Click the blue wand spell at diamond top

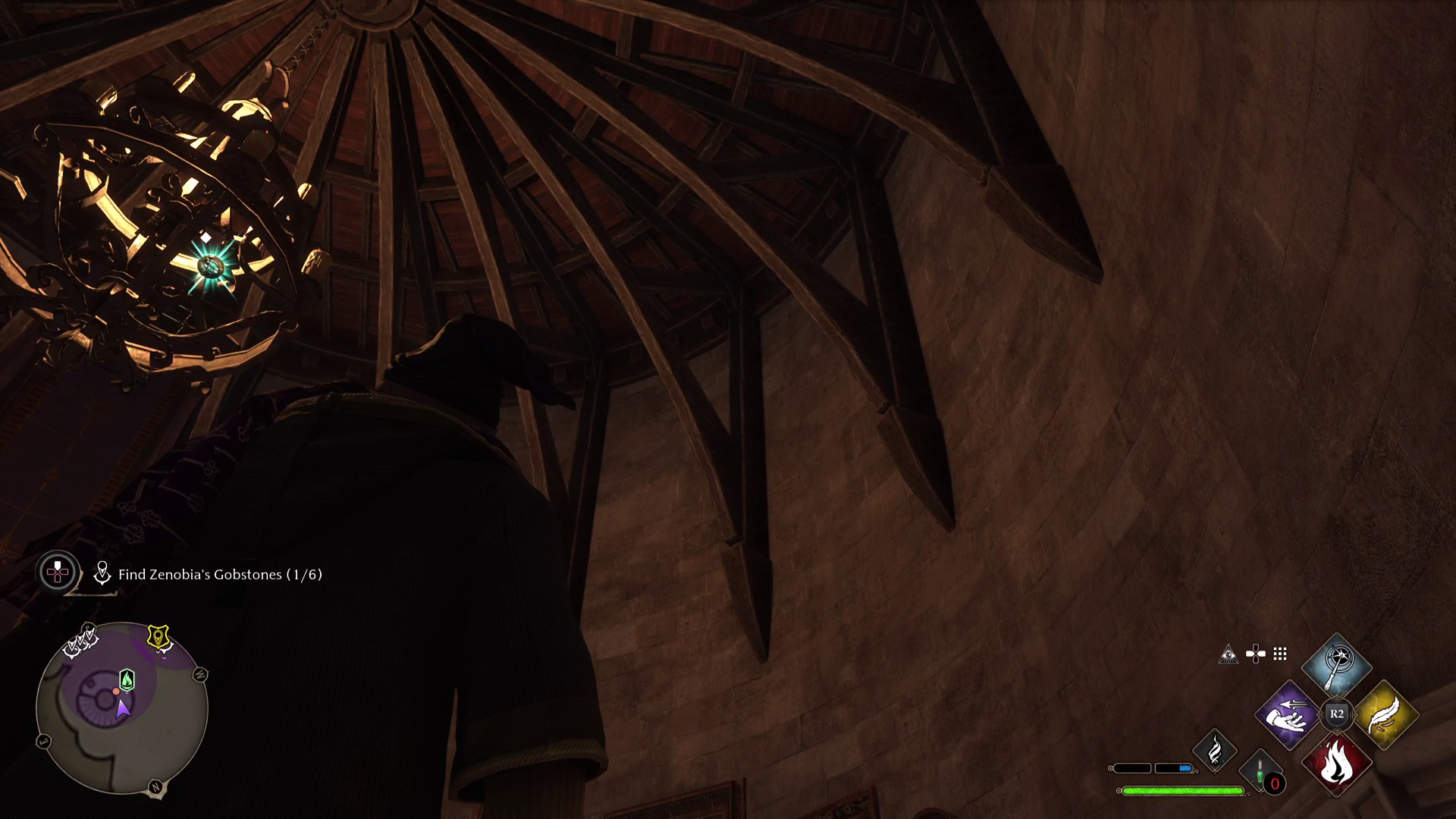pyautogui.click(x=1337, y=664)
